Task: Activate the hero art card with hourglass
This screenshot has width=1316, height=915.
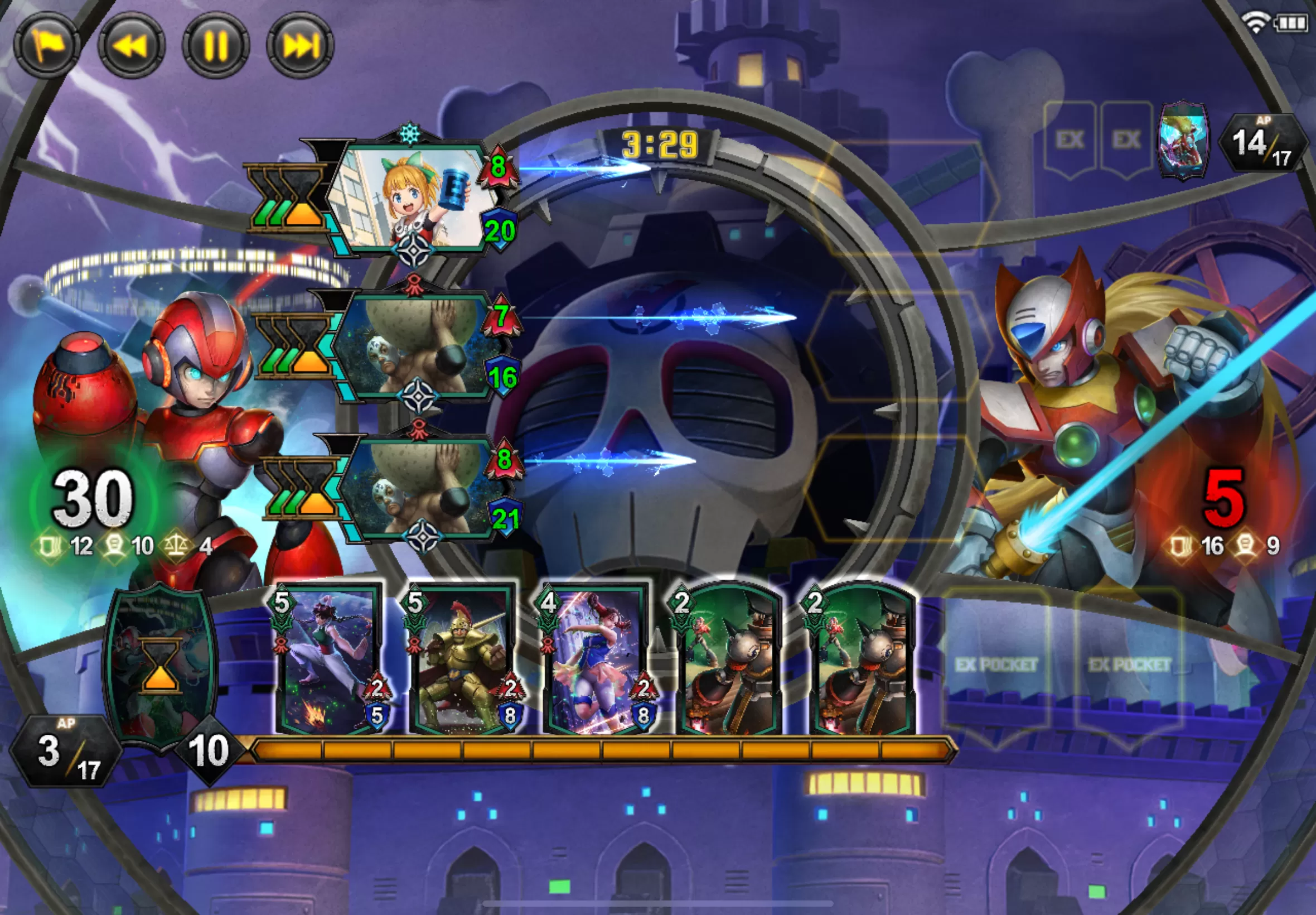Action: click(161, 665)
